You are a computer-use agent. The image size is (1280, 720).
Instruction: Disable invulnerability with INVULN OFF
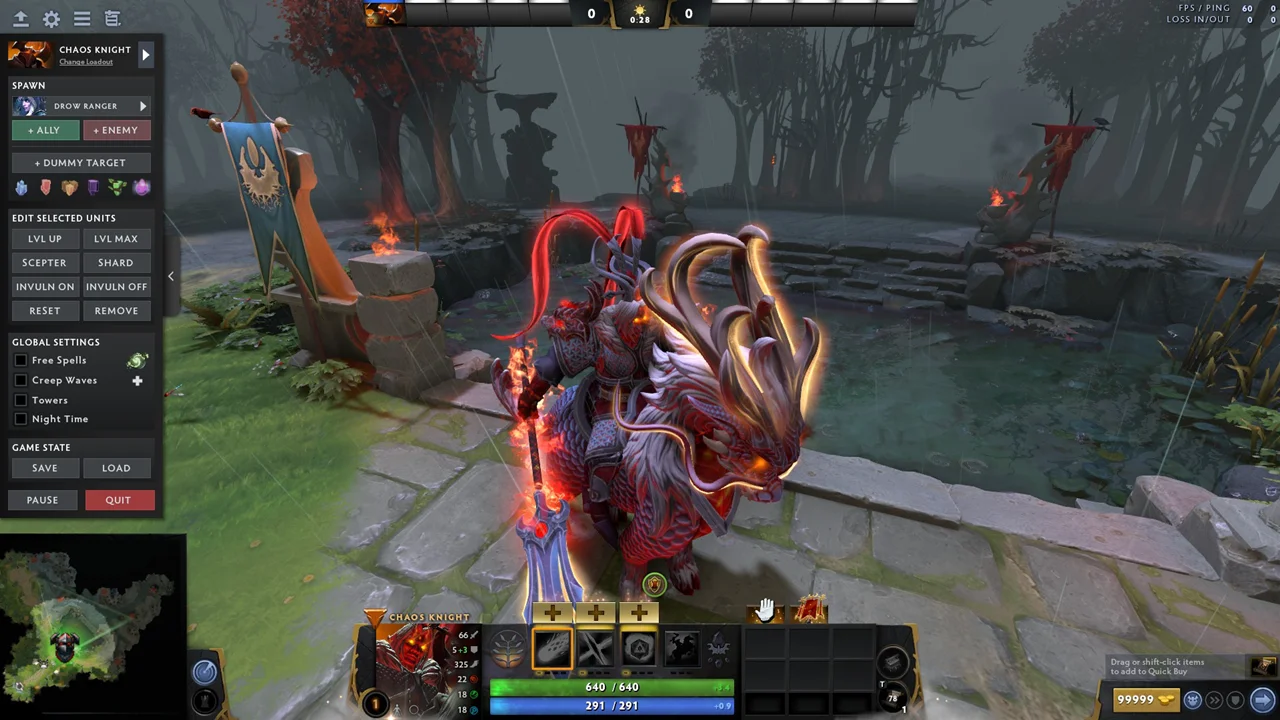(x=116, y=287)
